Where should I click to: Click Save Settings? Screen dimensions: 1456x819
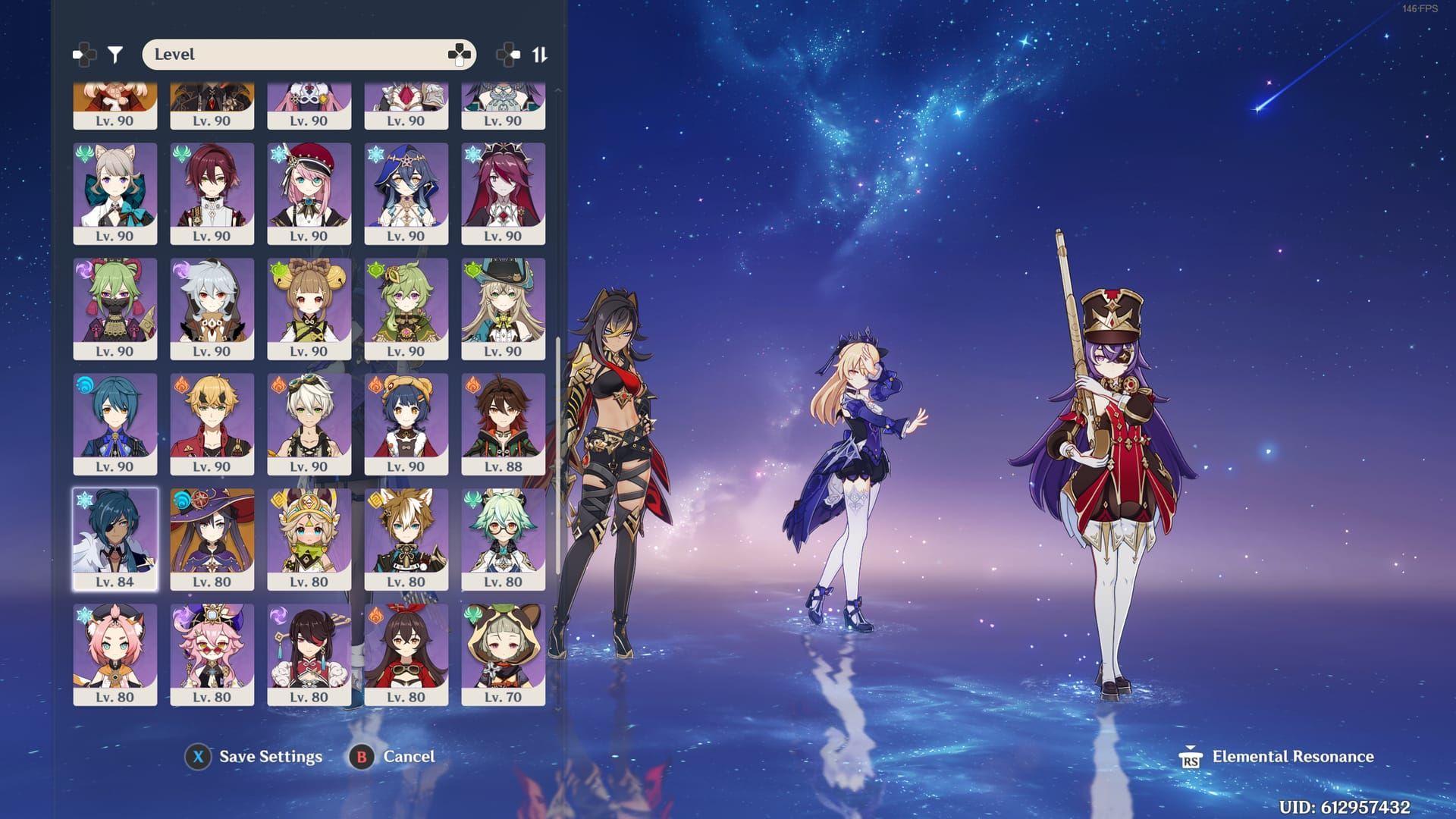pyautogui.click(x=255, y=756)
